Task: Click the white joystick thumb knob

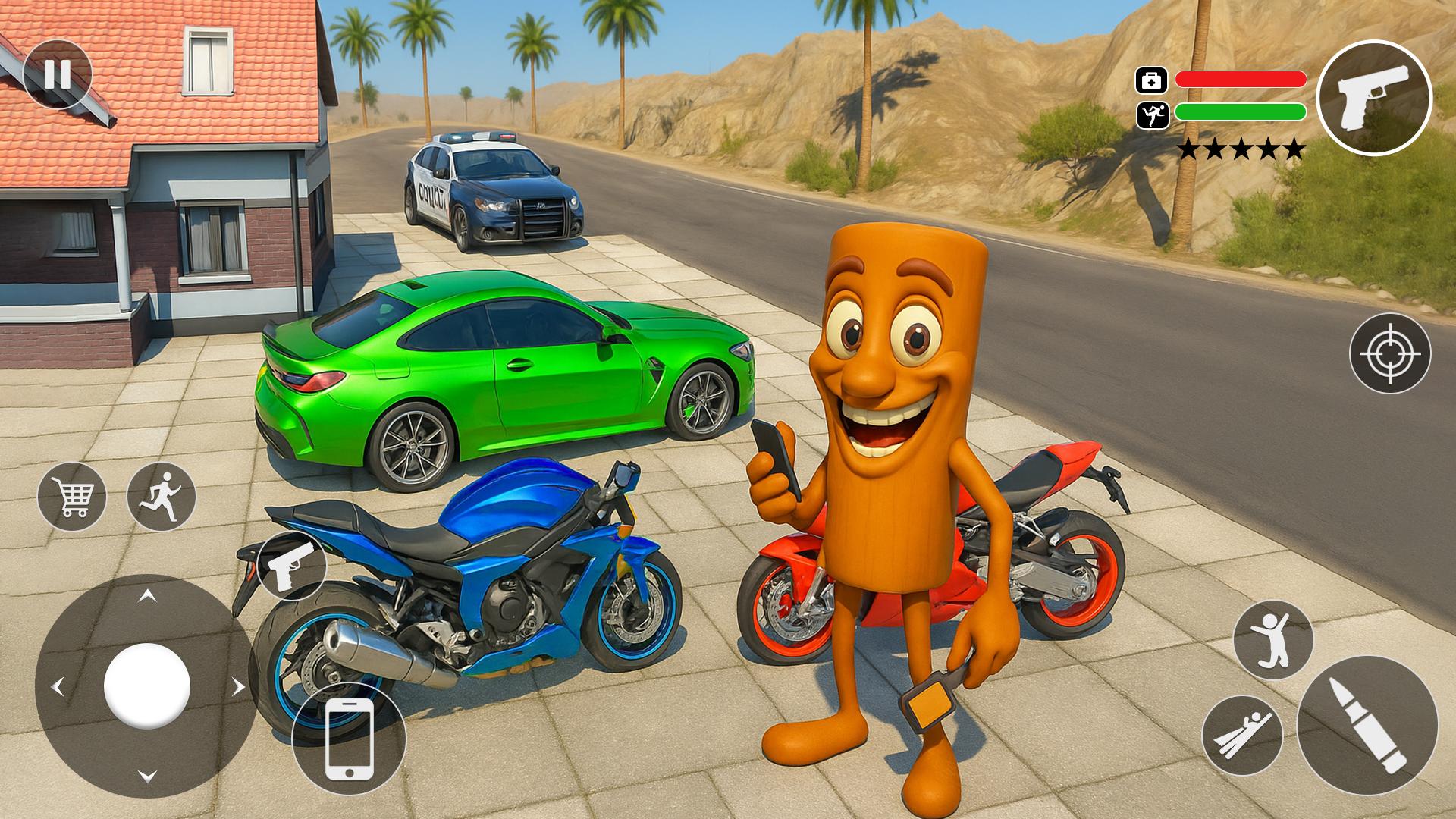Action: (147, 686)
